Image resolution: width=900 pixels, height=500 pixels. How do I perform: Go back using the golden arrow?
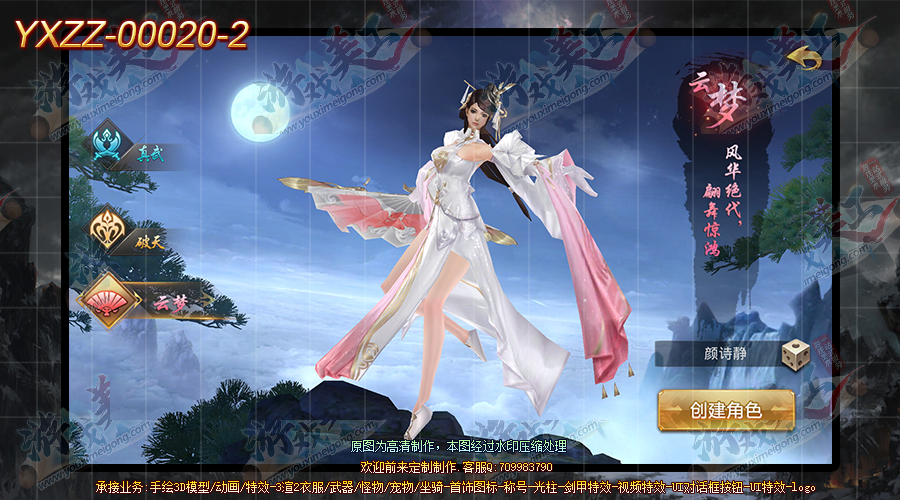point(804,59)
